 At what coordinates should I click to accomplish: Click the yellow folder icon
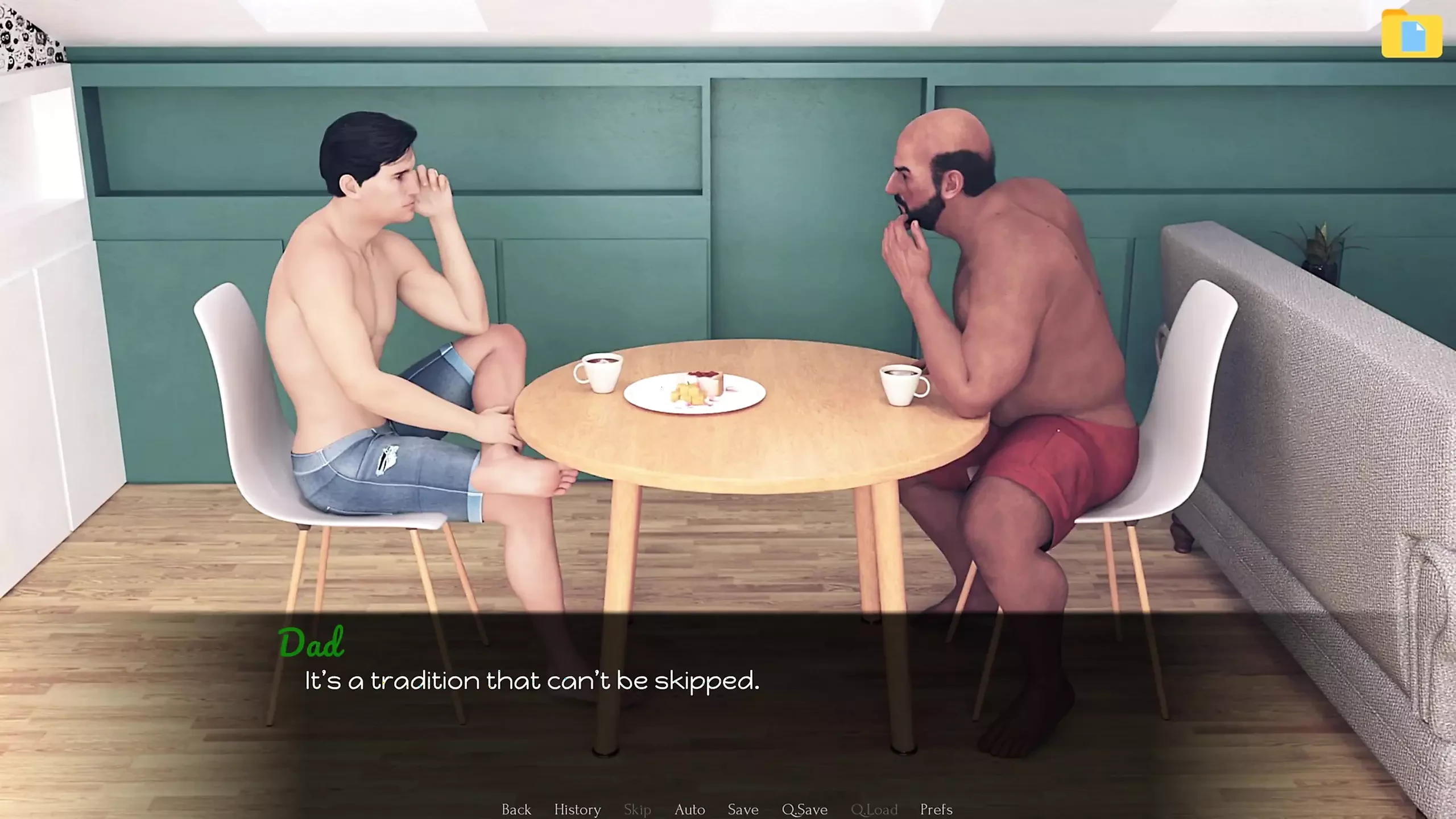[1412, 34]
